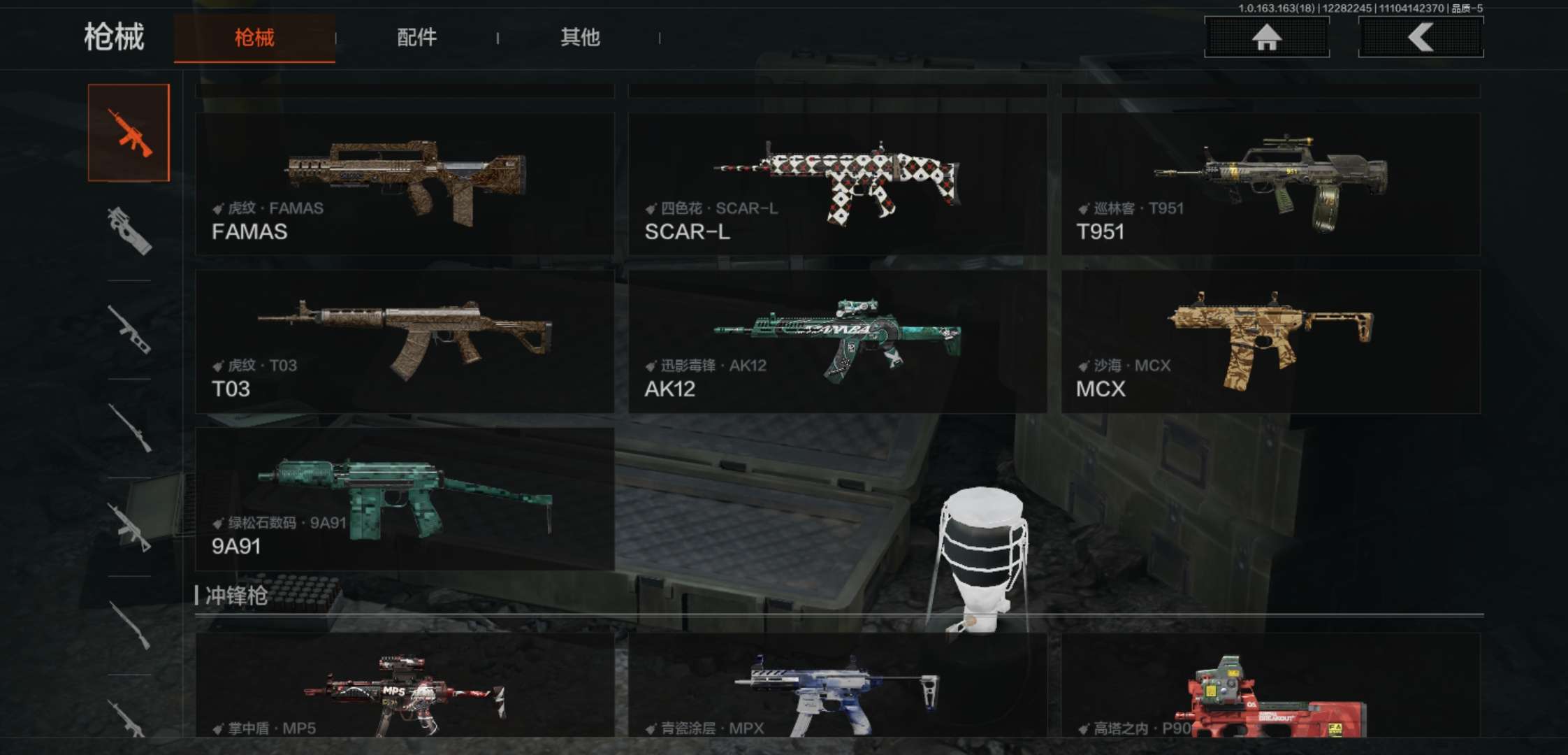Choose the SCAR-L four-suit skin
The width and height of the screenshot is (1568, 755).
[x=837, y=184]
